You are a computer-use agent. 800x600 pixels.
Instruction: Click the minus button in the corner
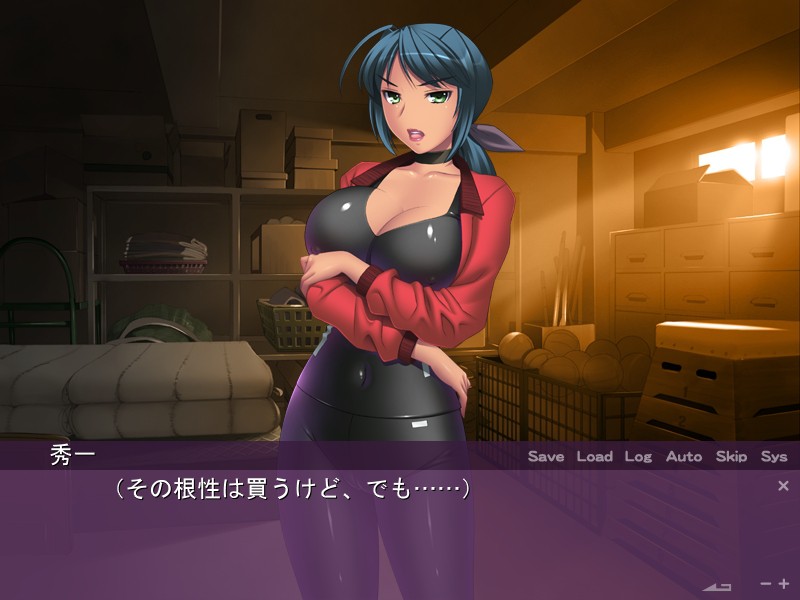click(766, 583)
